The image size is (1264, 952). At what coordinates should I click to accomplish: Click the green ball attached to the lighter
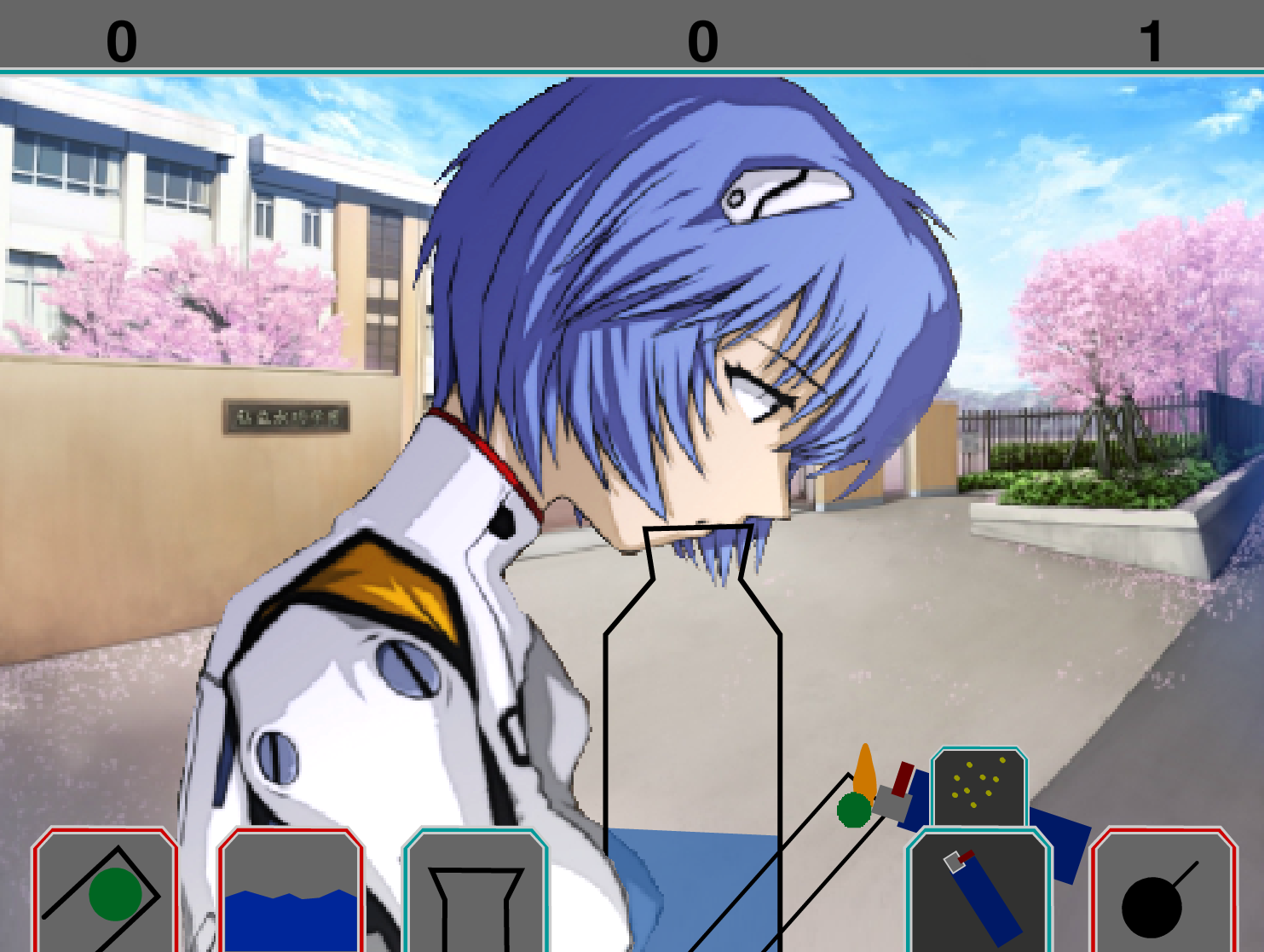pos(852,810)
